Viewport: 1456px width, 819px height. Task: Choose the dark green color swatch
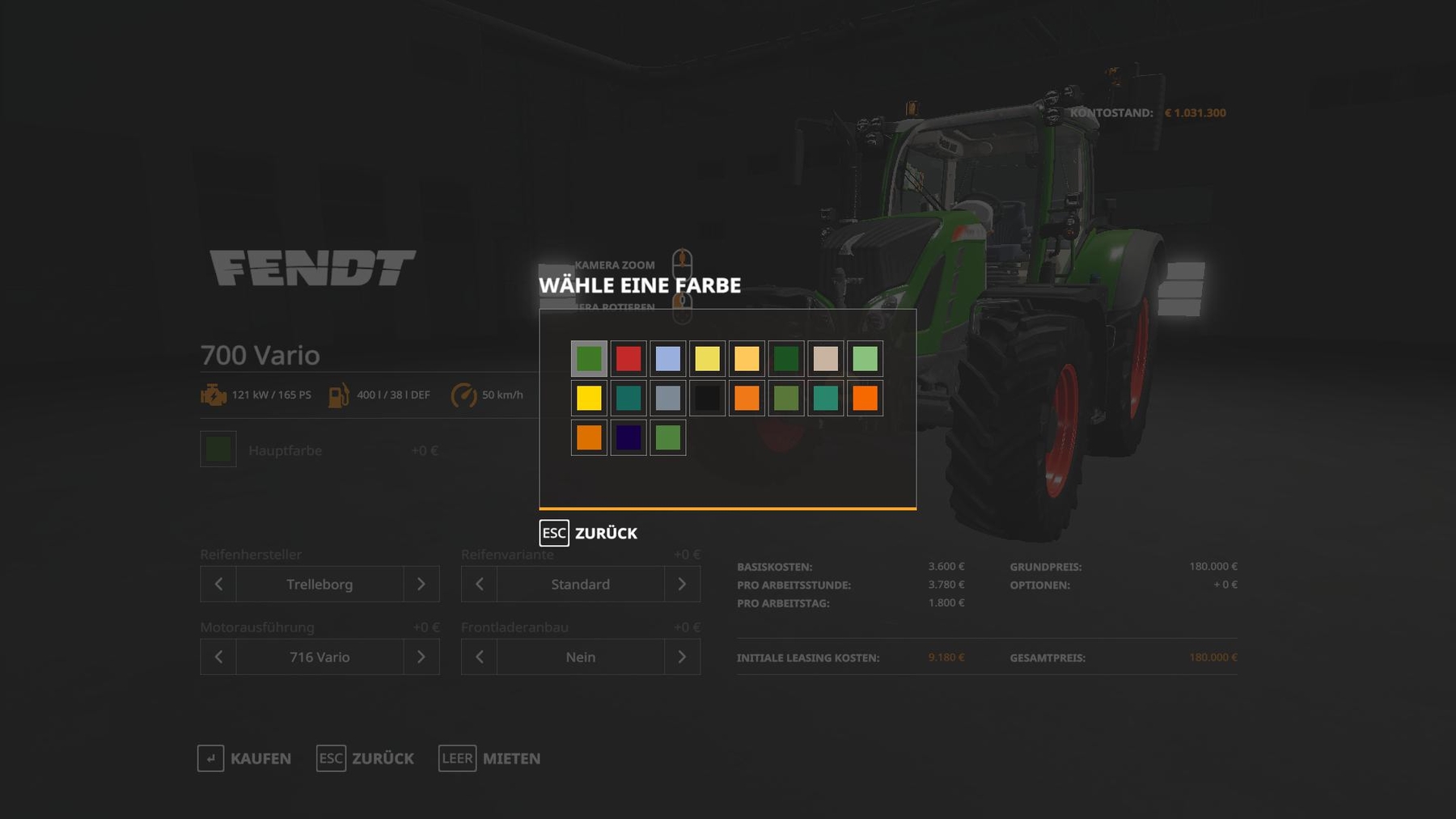pyautogui.click(x=786, y=358)
